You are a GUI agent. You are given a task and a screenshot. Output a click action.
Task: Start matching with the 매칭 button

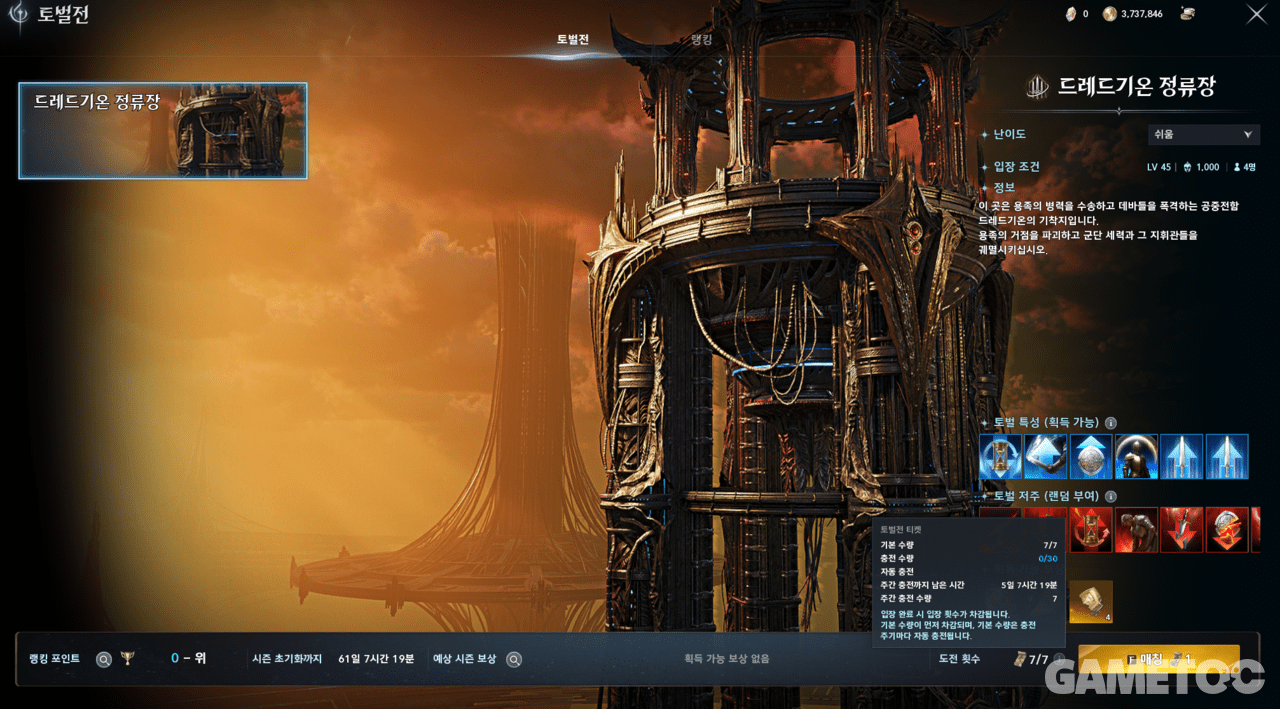(1158, 660)
